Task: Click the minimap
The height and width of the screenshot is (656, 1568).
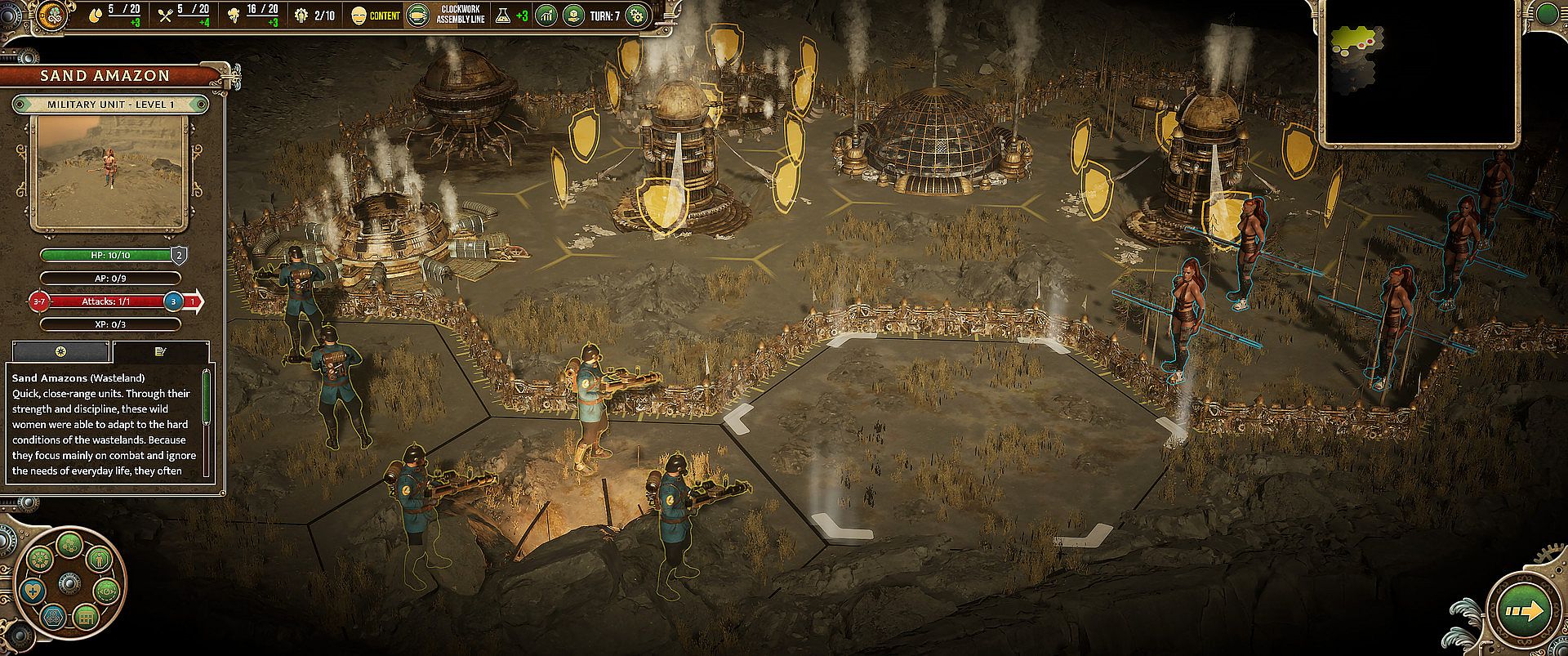Action: point(1418,73)
